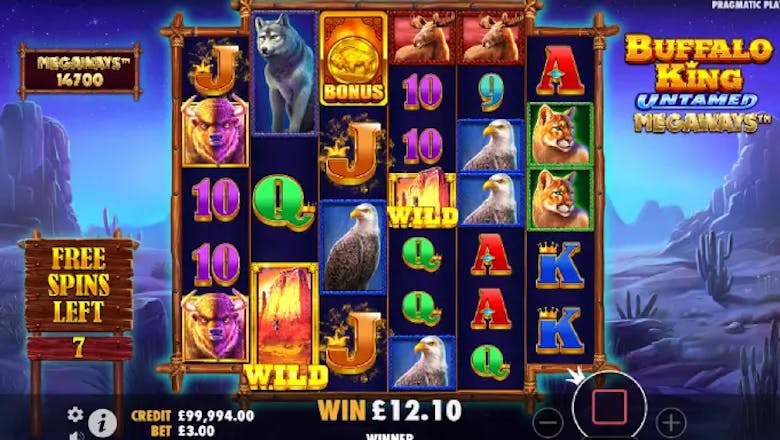Image resolution: width=780 pixels, height=440 pixels.
Task: Open the game info 'i' button
Action: tap(102, 422)
